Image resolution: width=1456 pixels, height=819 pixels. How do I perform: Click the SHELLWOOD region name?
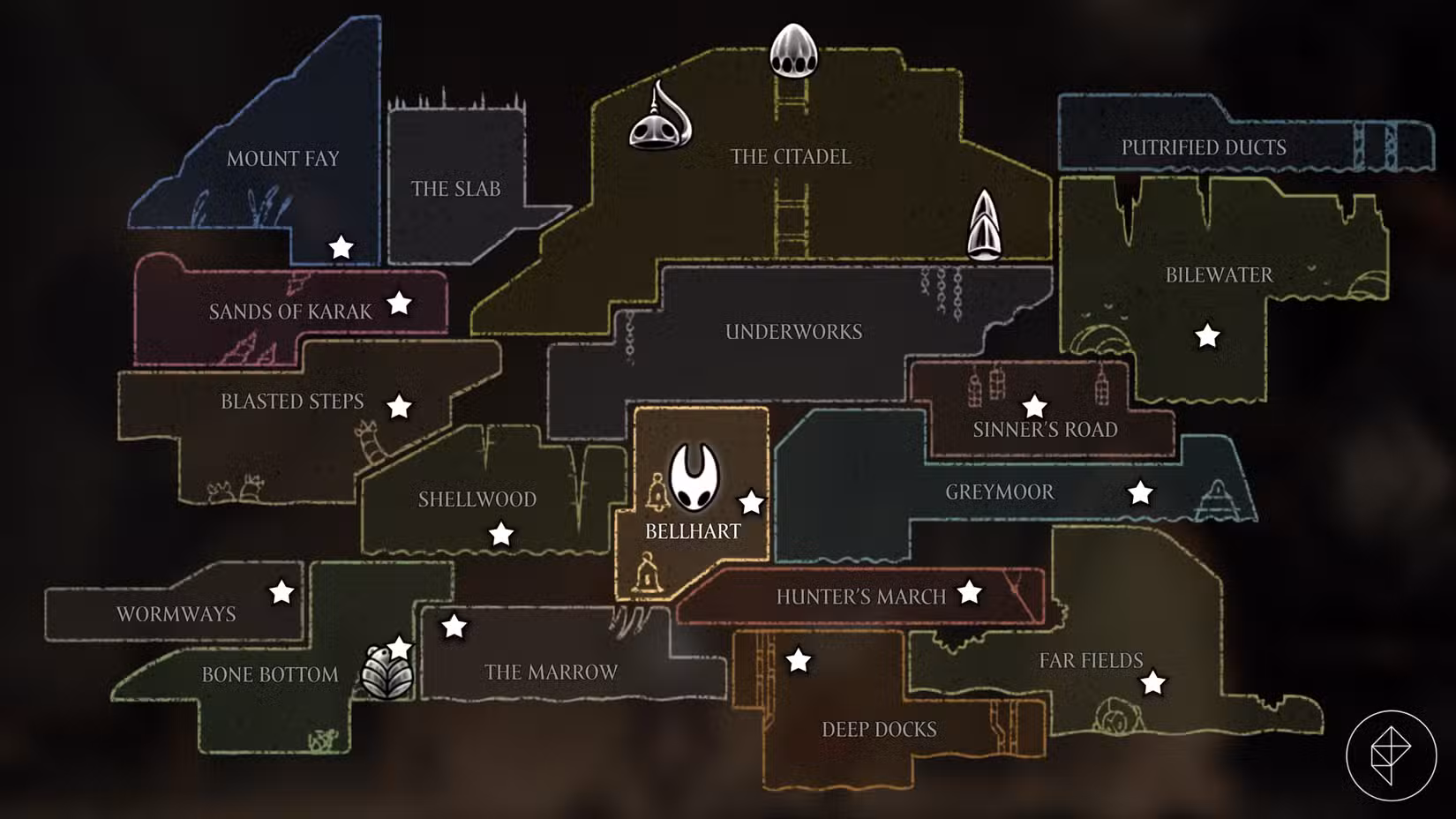477,500
